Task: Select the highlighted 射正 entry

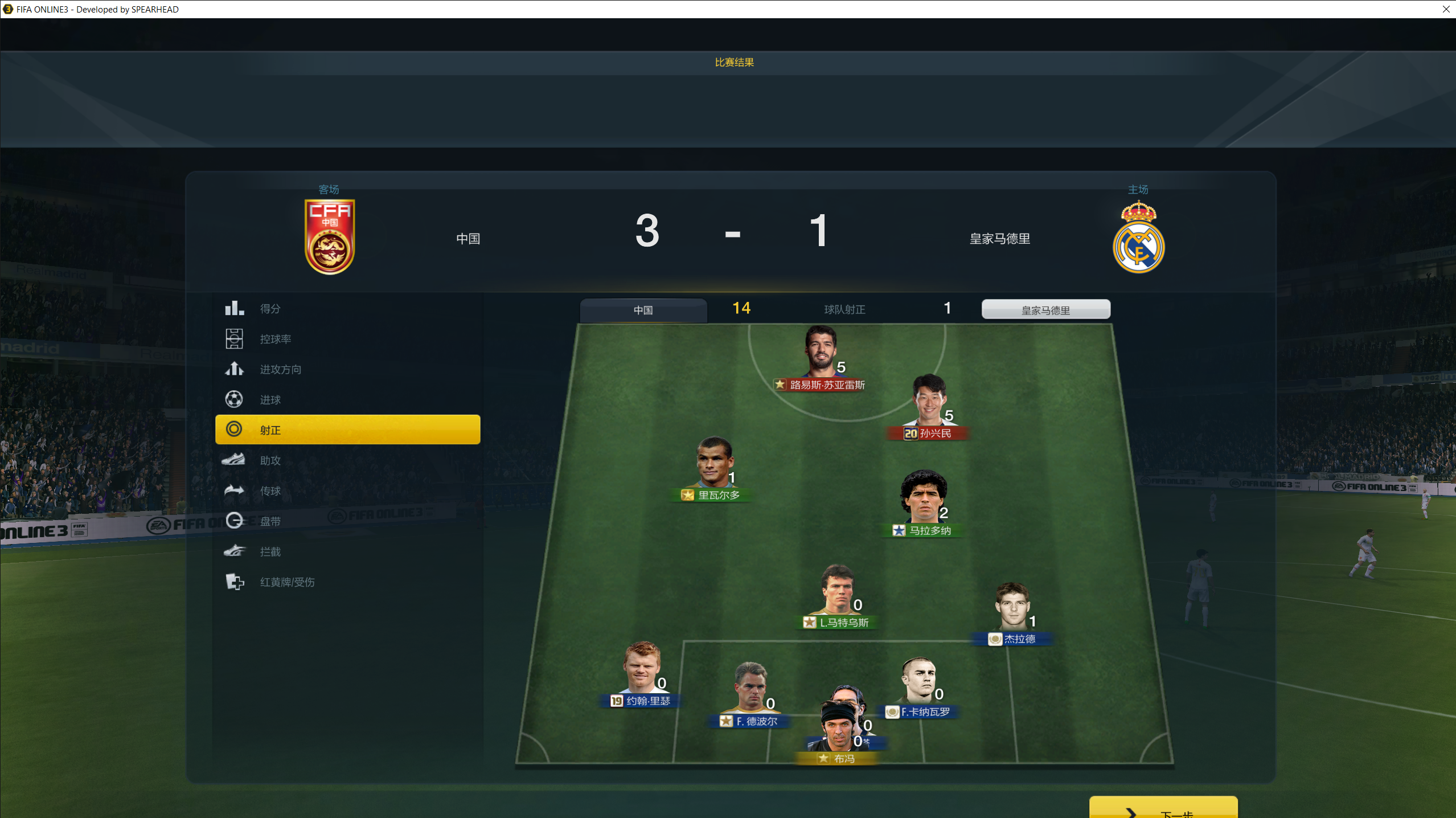Action: pos(347,430)
